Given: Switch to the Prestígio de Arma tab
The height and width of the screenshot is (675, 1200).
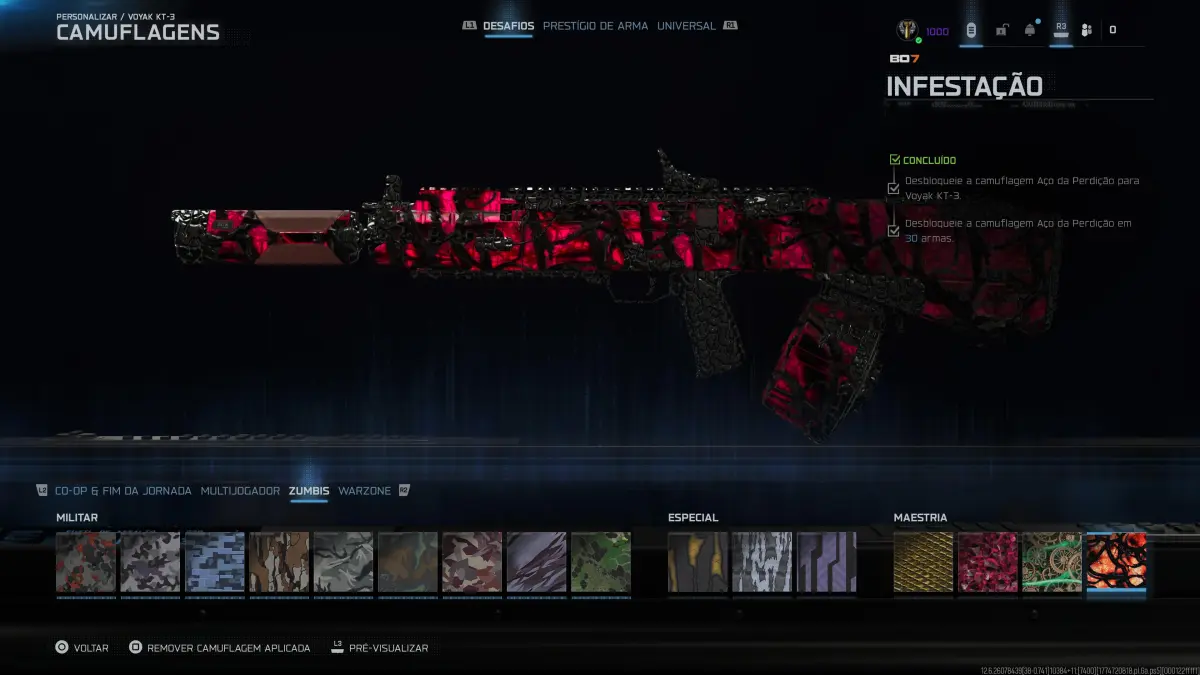Looking at the screenshot, I should (595, 26).
